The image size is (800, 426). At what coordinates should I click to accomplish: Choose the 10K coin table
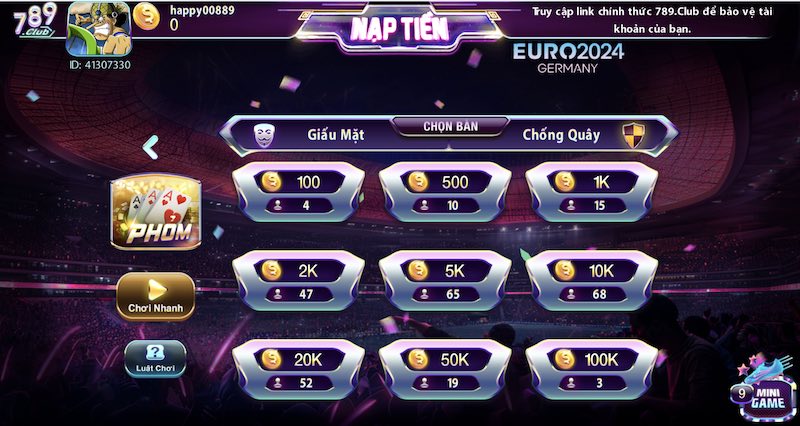[x=592, y=281]
